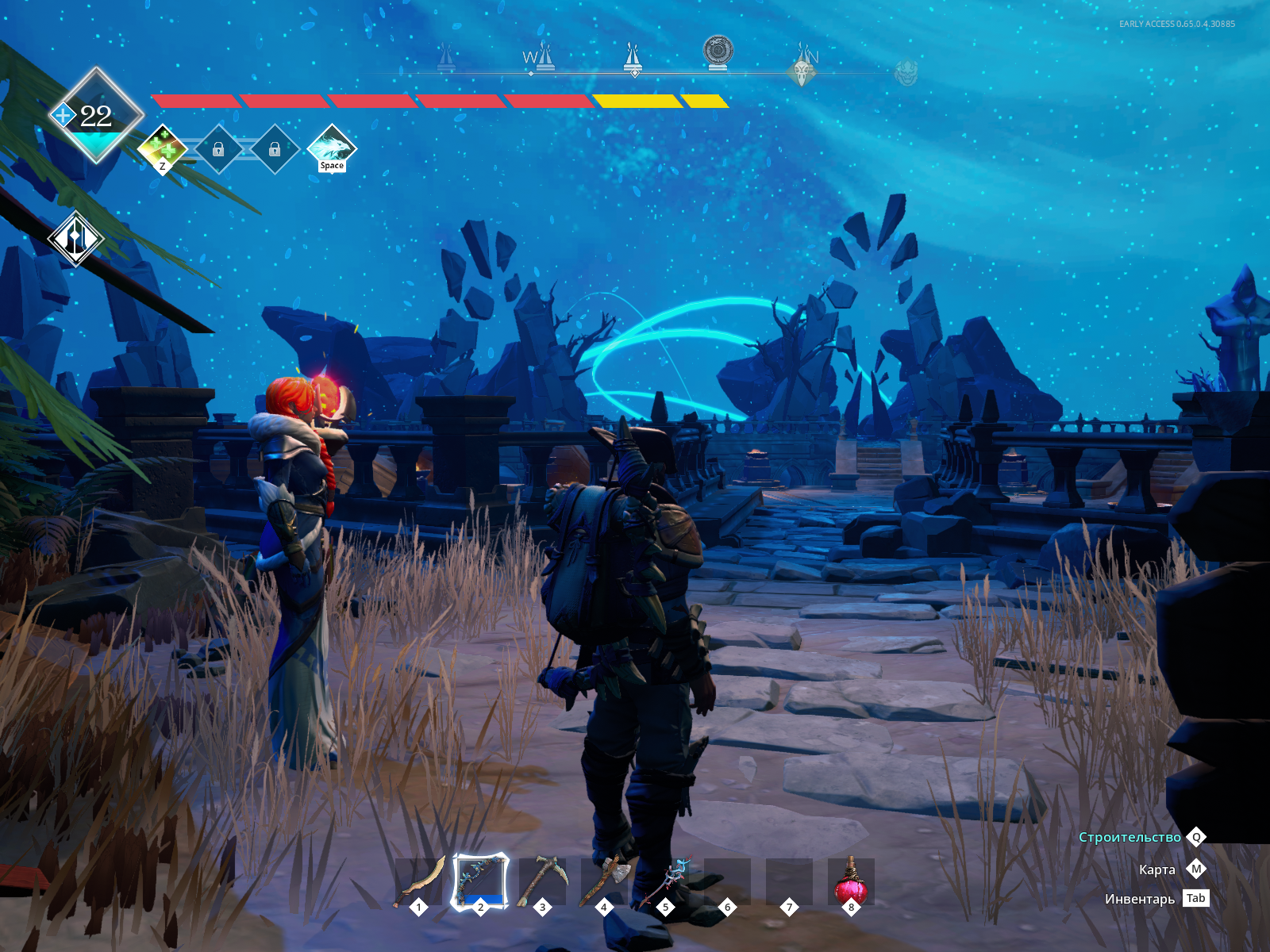Click the white tower emblem icon
The height and width of the screenshot is (952, 1270).
(75, 238)
